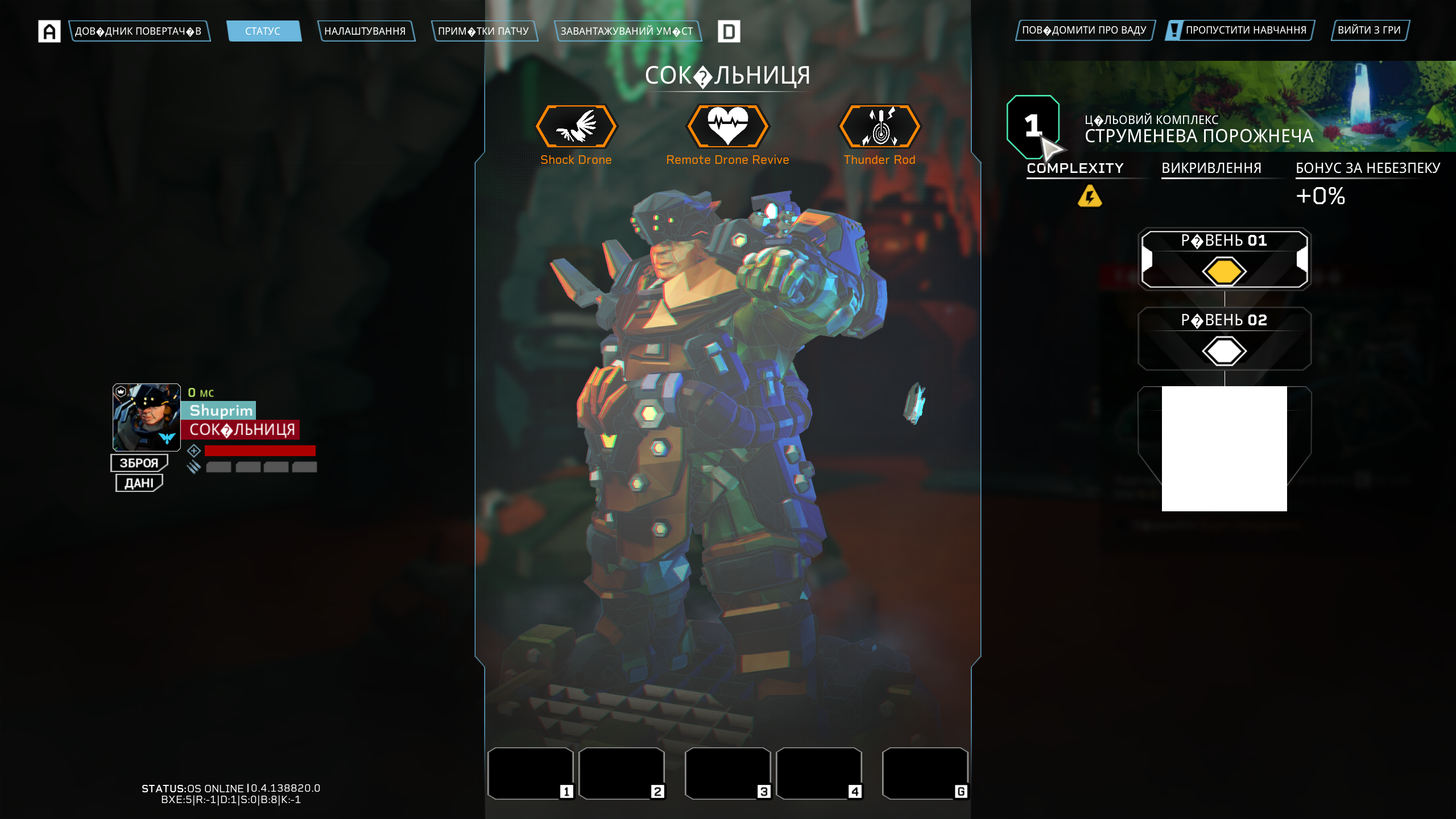The height and width of the screenshot is (819, 1456).
Task: Select the Remote Drone Revive icon
Action: tap(727, 126)
